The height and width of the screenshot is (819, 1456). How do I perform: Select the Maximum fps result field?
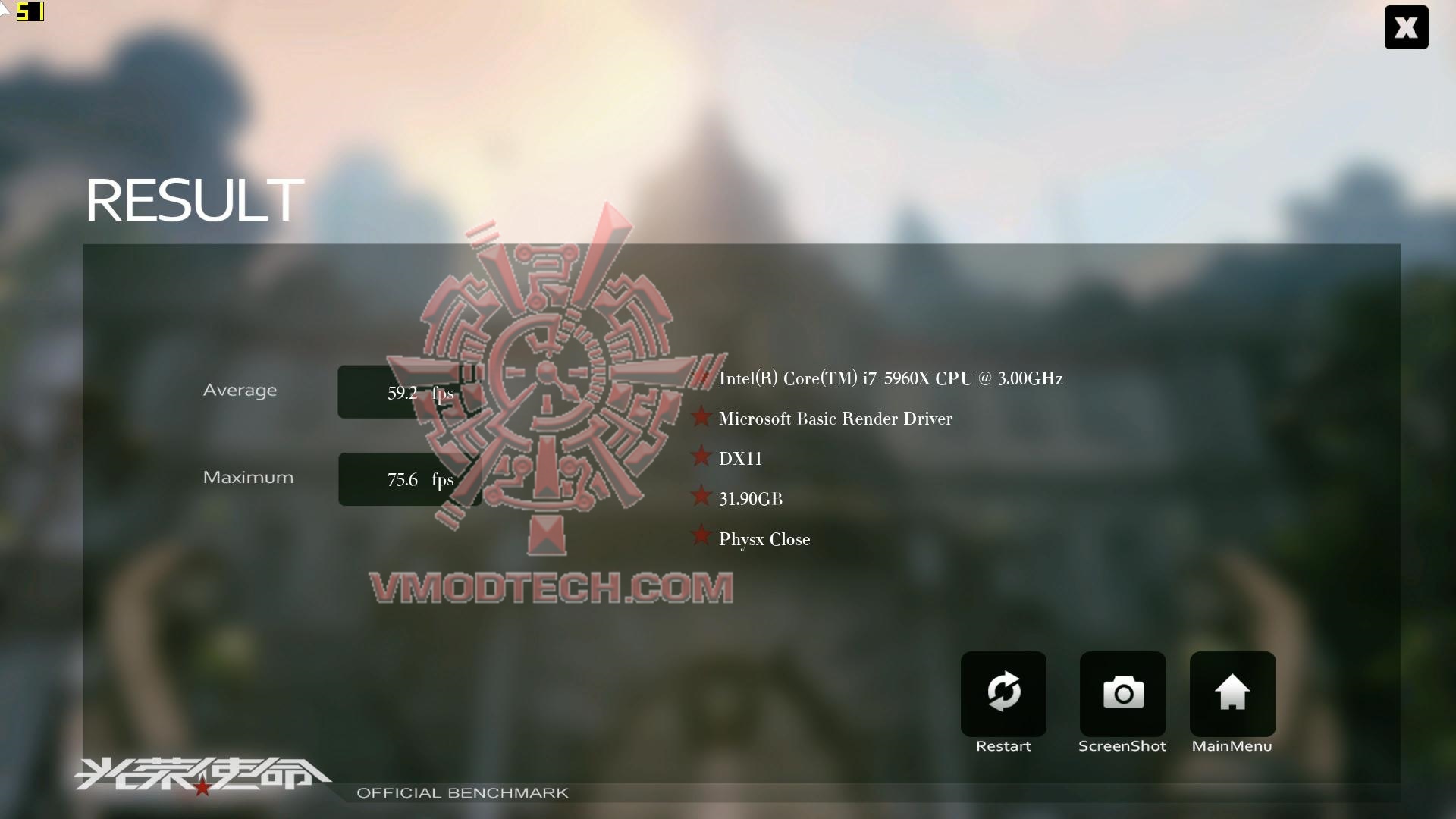[x=410, y=479]
